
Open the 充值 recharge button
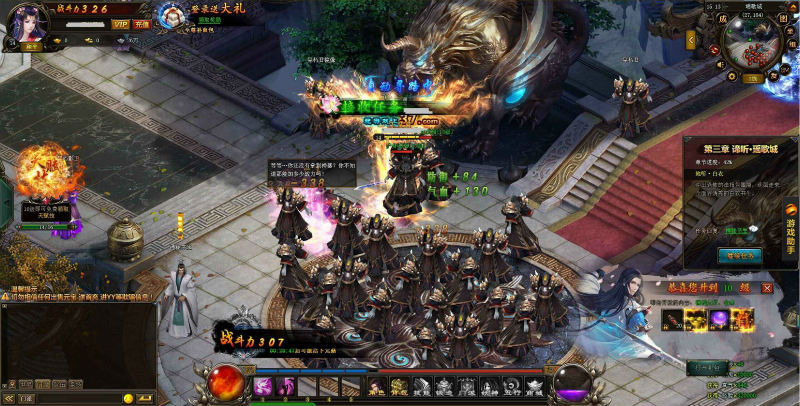tap(142, 24)
